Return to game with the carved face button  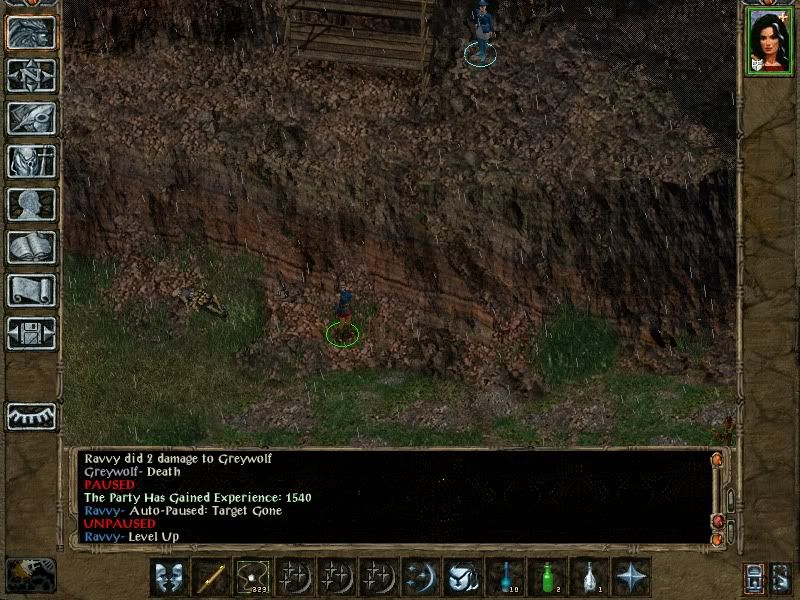(31, 32)
